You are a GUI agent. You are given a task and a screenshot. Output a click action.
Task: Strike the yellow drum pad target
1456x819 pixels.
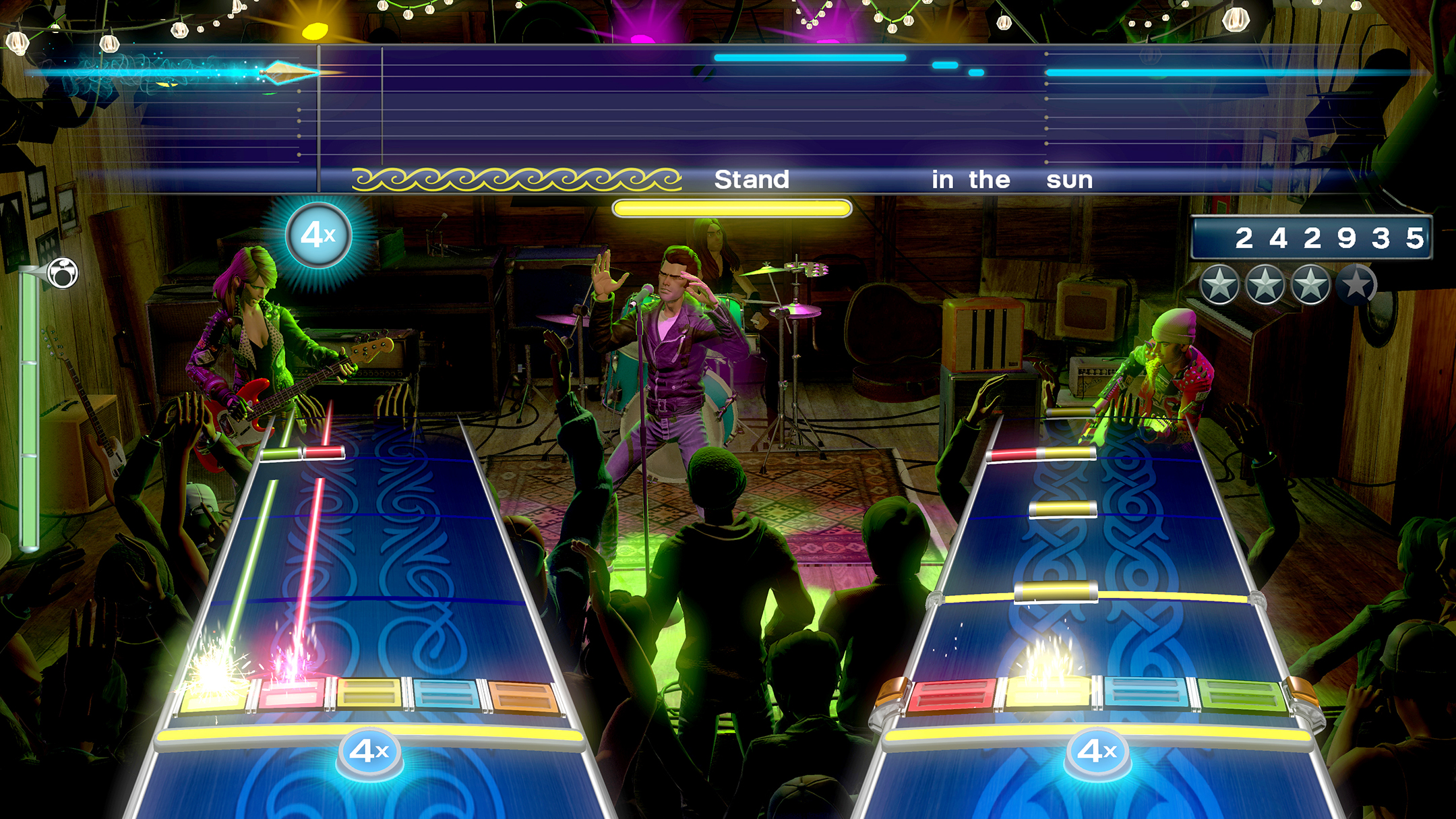click(x=1048, y=694)
